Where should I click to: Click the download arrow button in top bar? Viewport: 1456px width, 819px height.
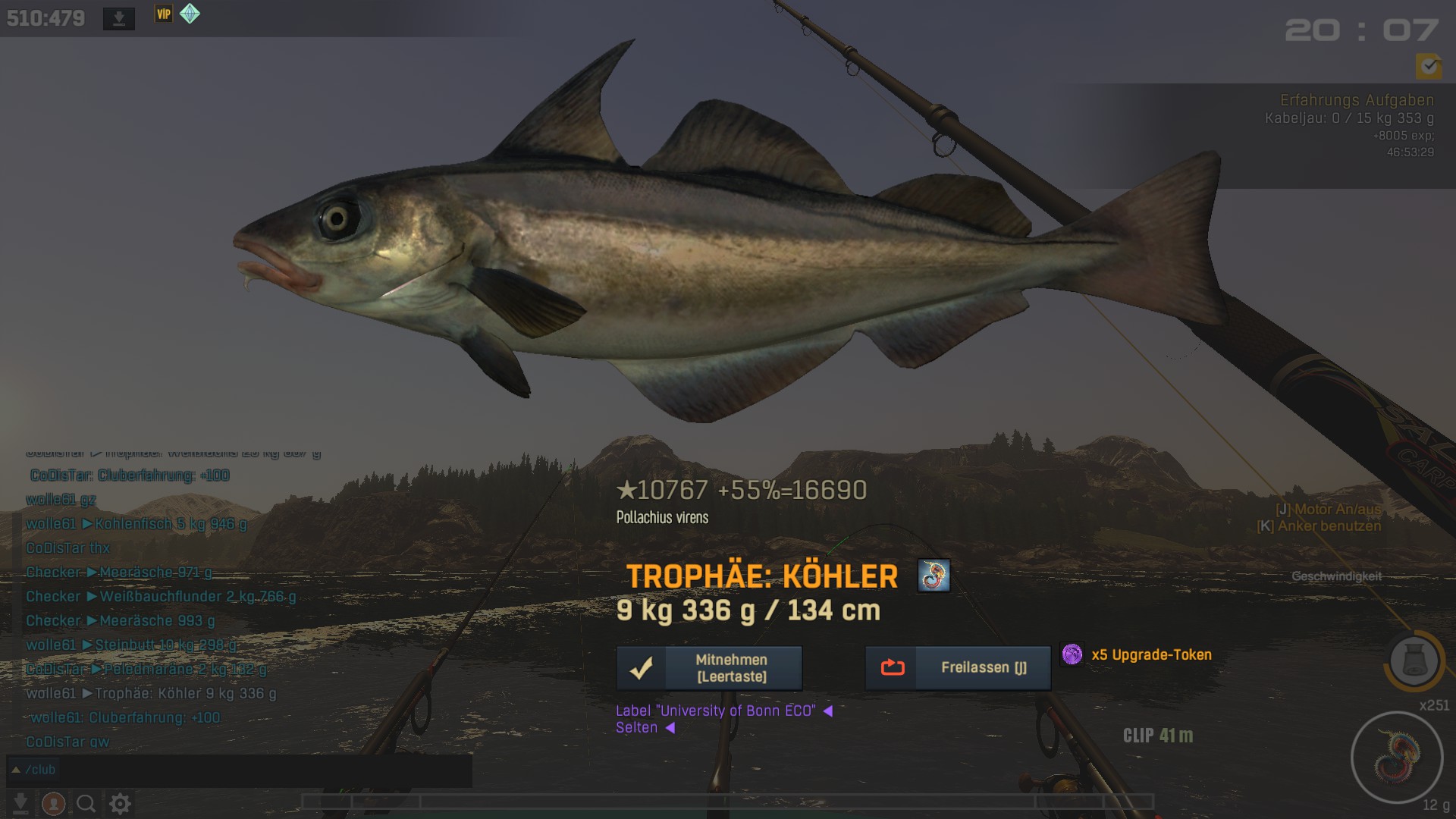[119, 19]
